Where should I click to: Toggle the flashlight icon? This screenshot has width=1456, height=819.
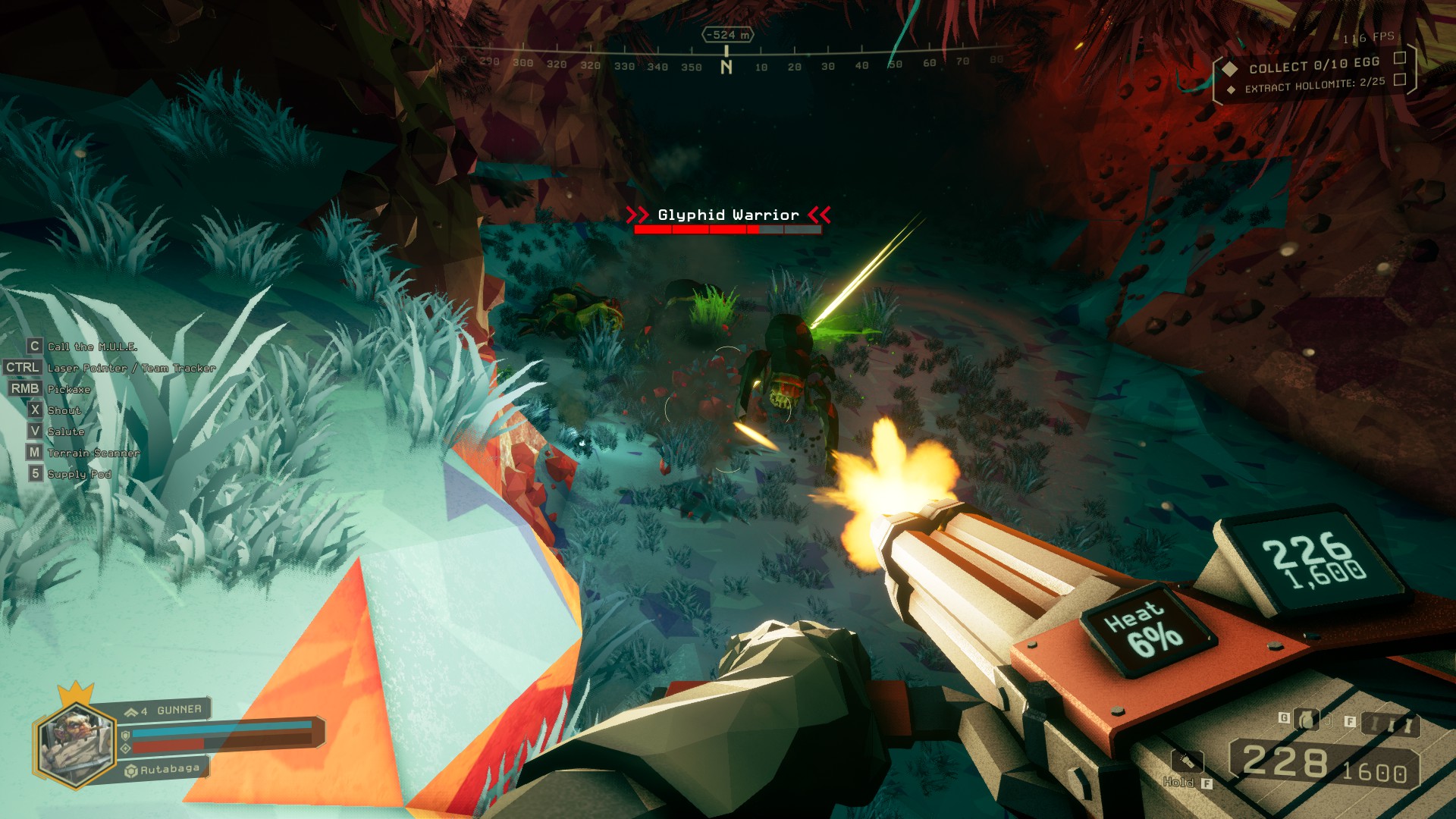tap(1187, 761)
